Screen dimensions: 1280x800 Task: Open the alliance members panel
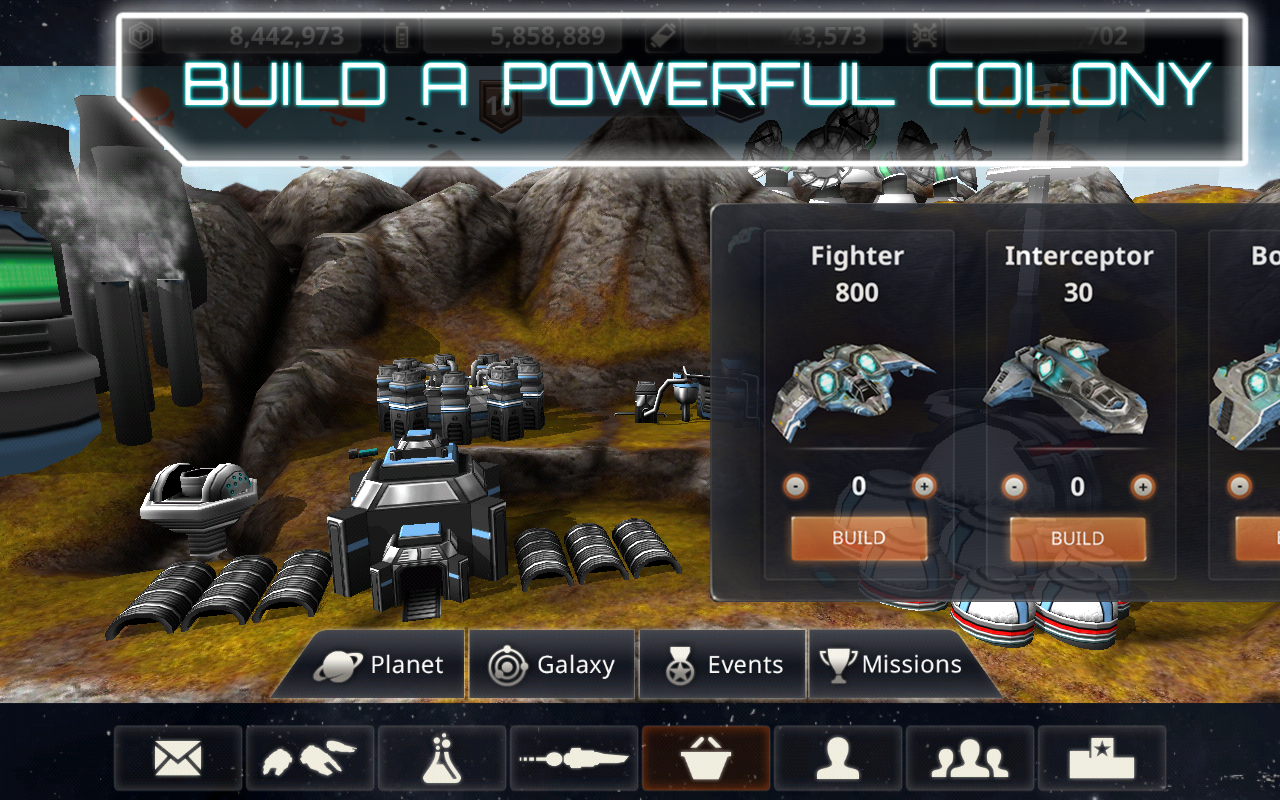coord(969,757)
